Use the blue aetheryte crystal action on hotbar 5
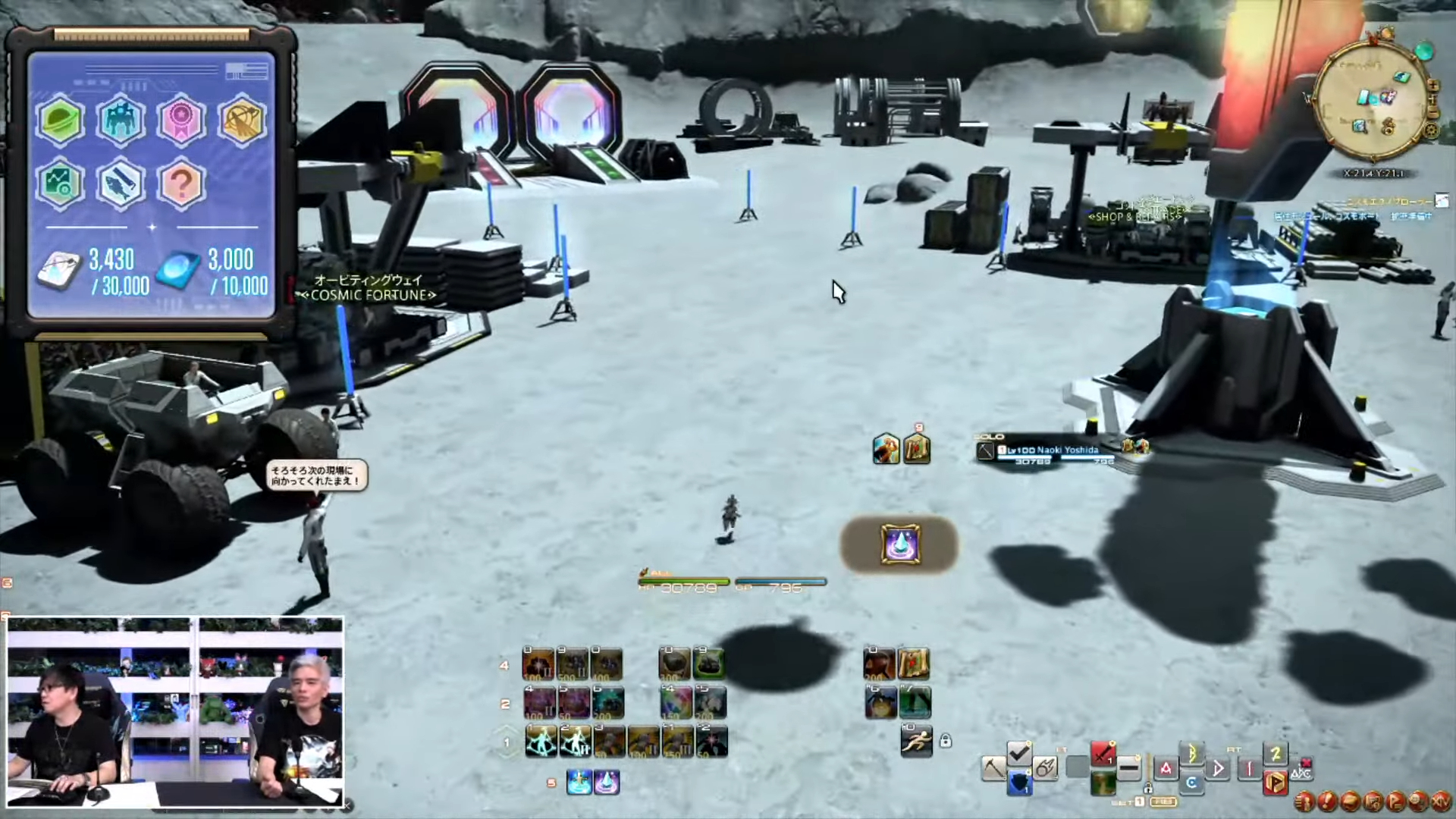This screenshot has height=819, width=1456. pyautogui.click(x=579, y=782)
